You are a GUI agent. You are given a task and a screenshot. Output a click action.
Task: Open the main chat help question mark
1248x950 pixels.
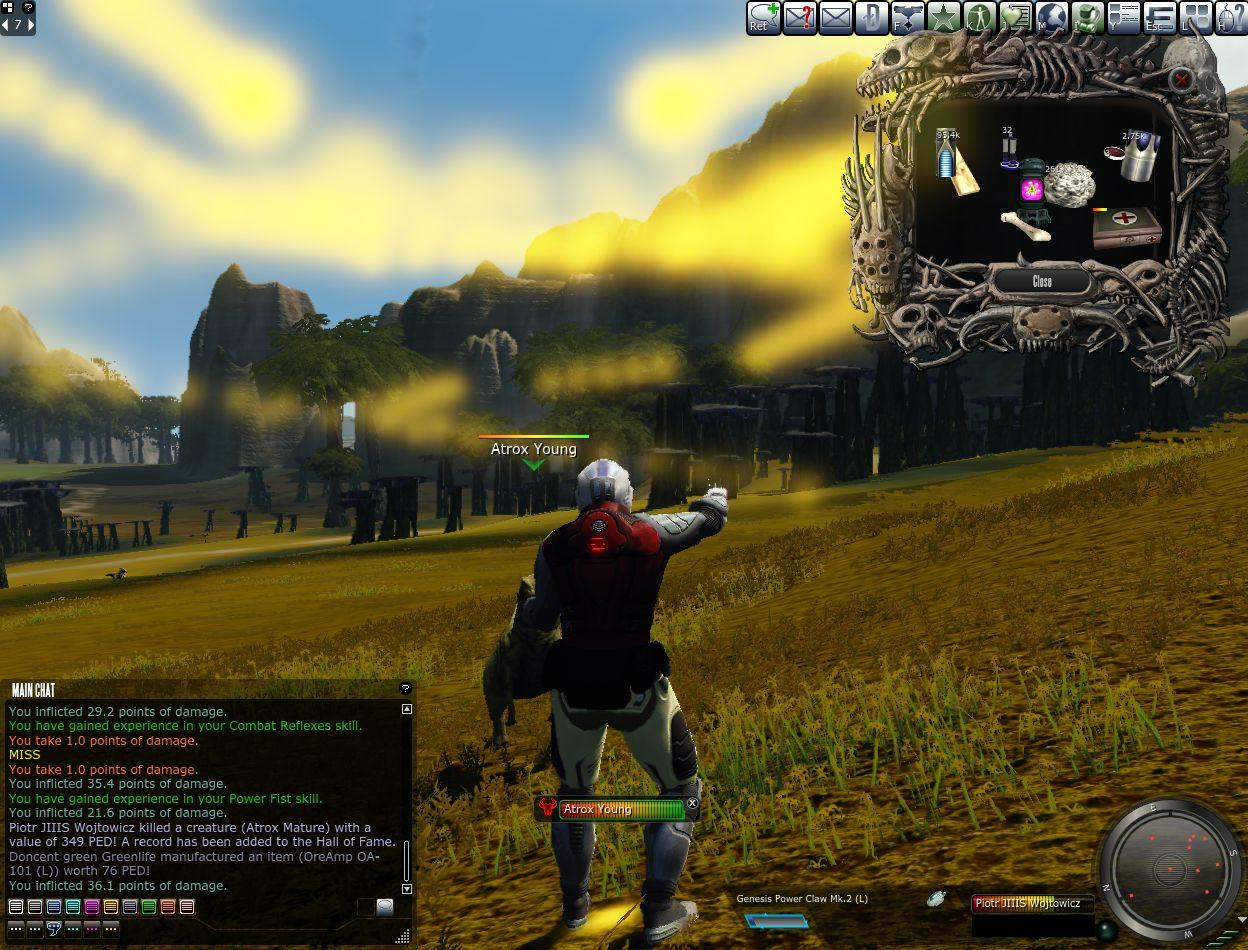[x=405, y=689]
